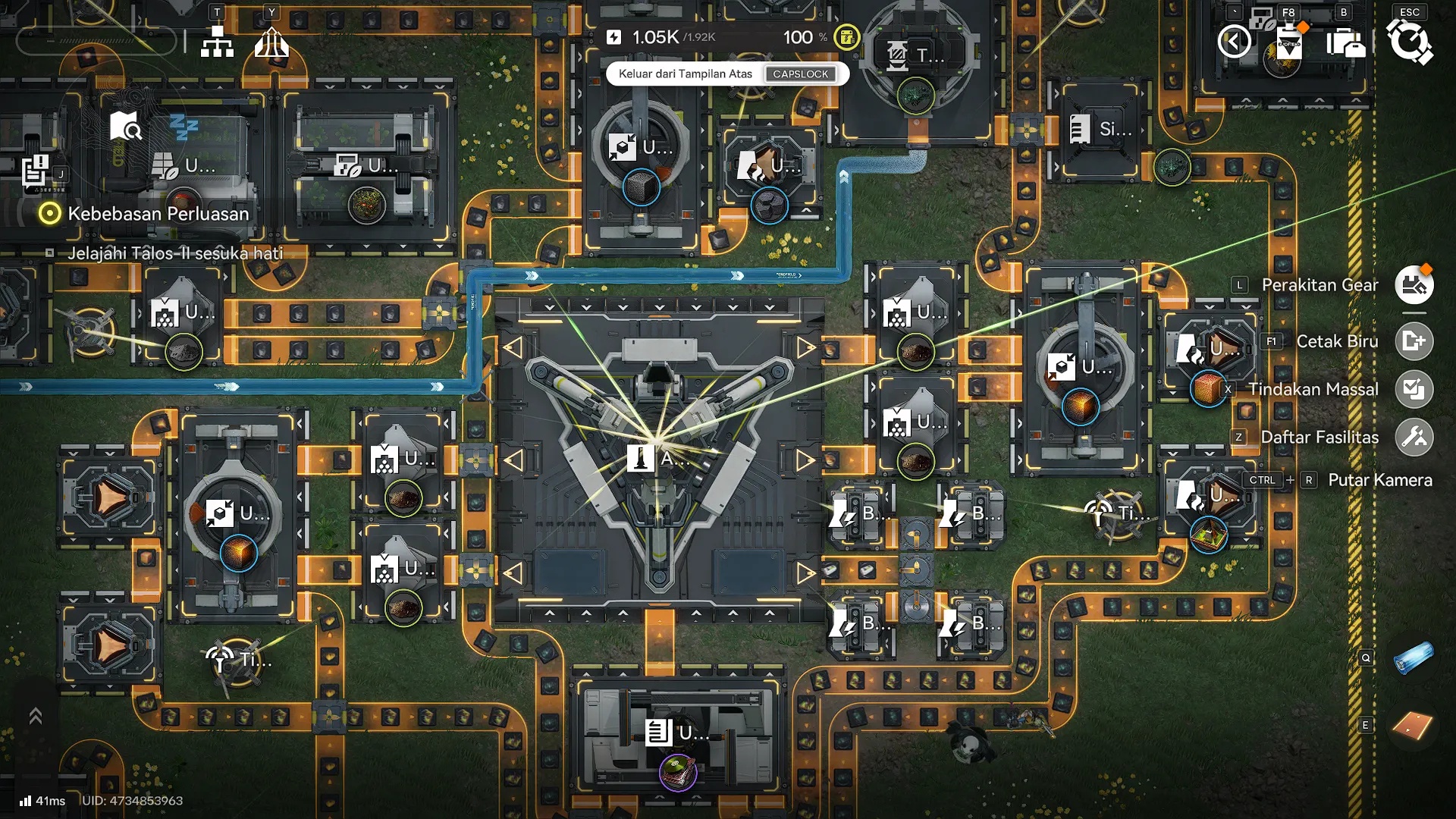Open the Daftar Fasilitas list
The height and width of the screenshot is (819, 1456).
click(1414, 437)
